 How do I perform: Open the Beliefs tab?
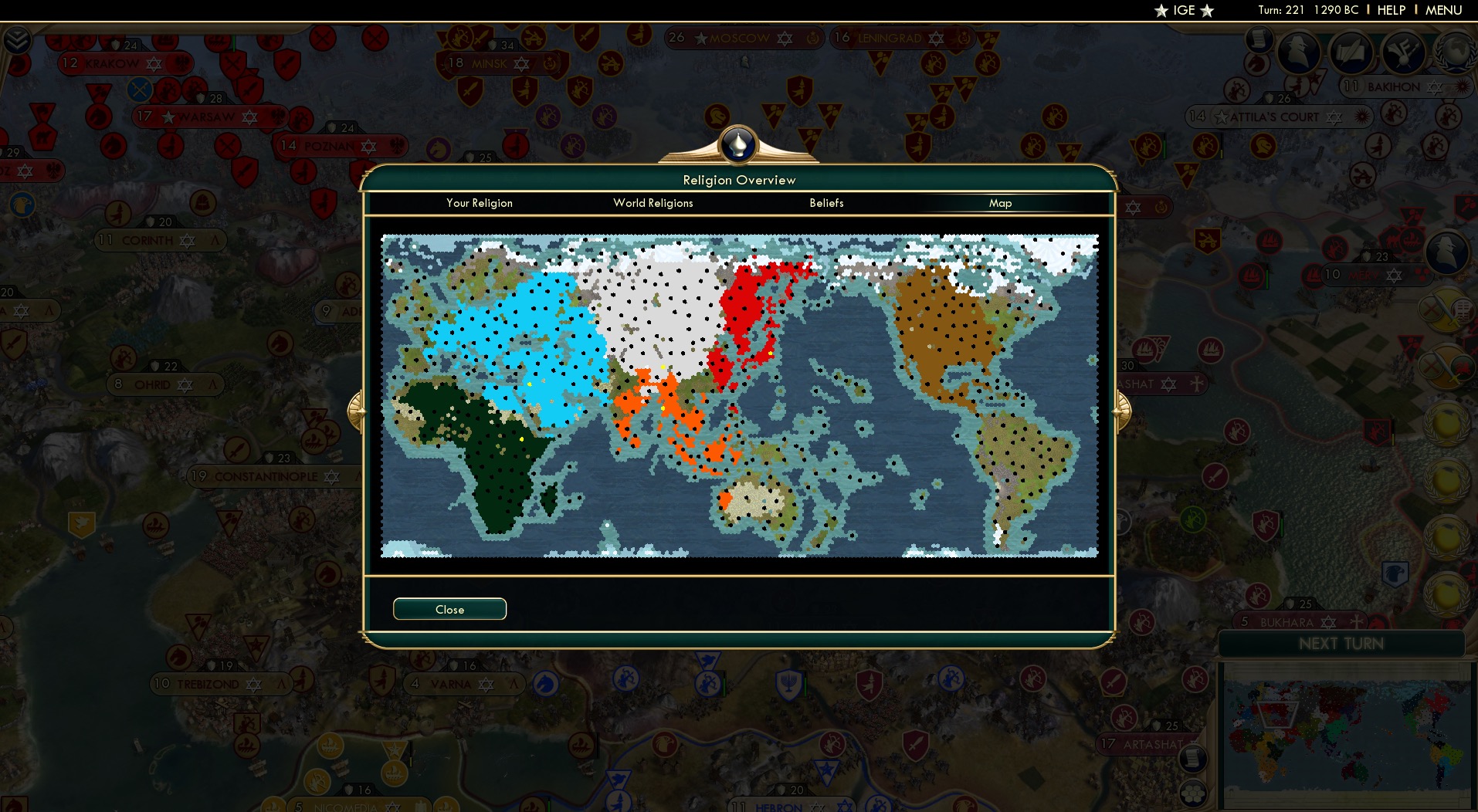825,203
